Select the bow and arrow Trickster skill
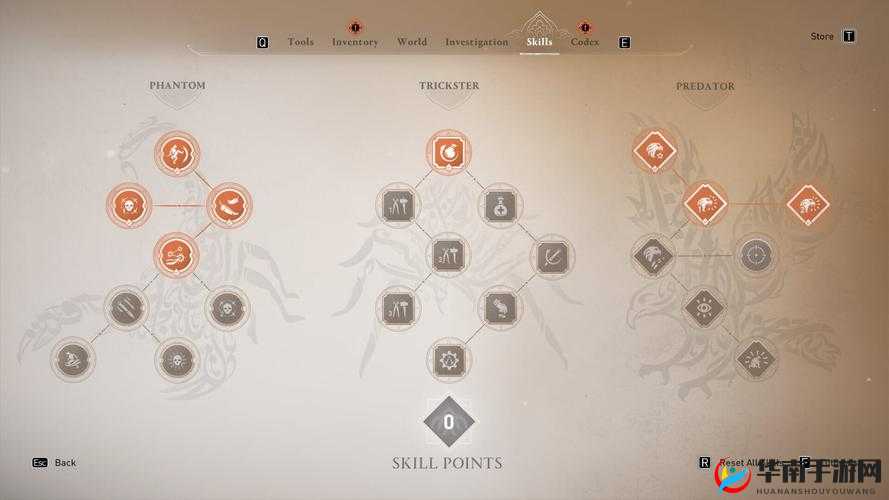The image size is (889, 500). coord(551,257)
